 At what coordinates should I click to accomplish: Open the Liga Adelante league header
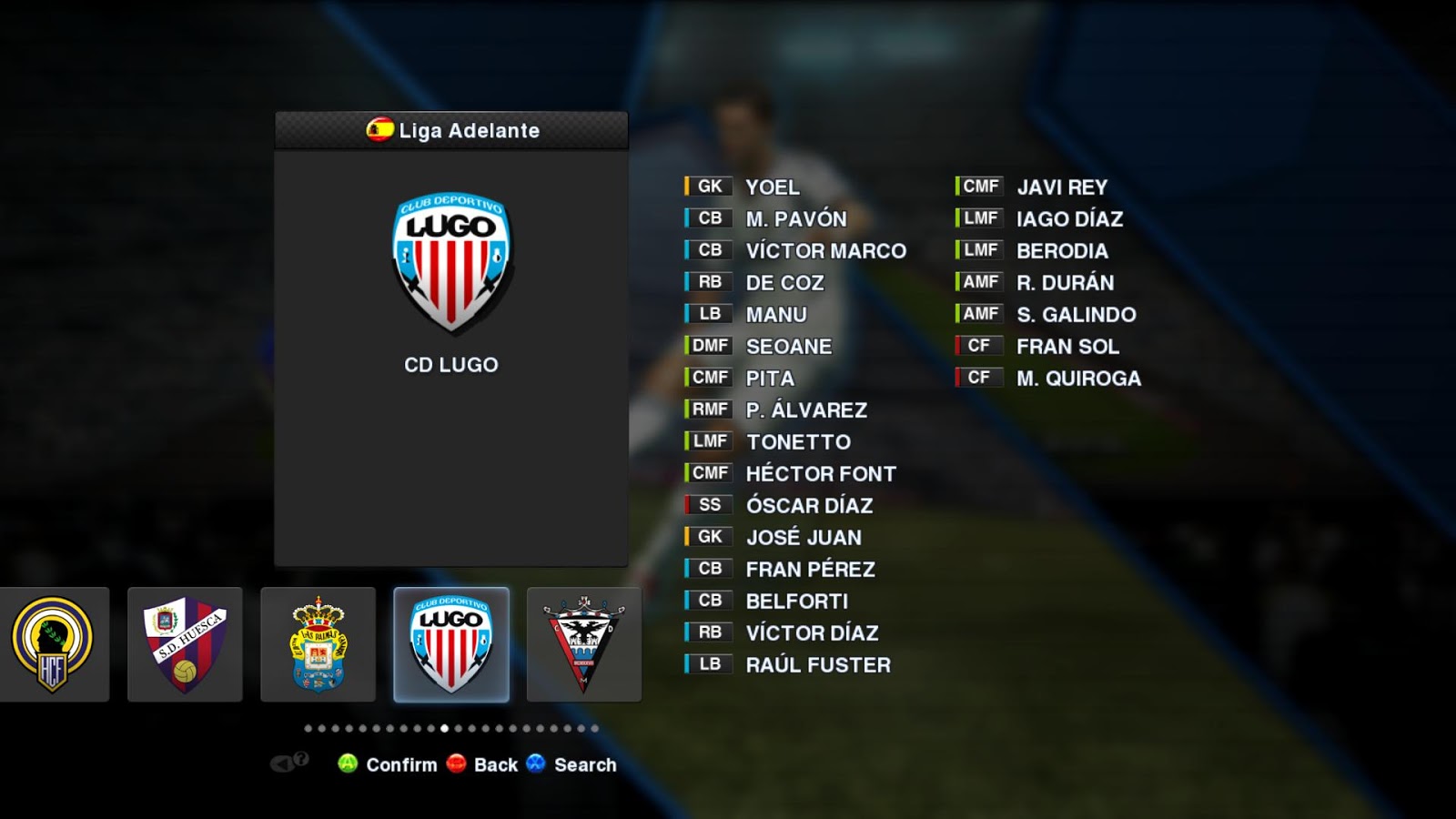pyautogui.click(x=451, y=130)
